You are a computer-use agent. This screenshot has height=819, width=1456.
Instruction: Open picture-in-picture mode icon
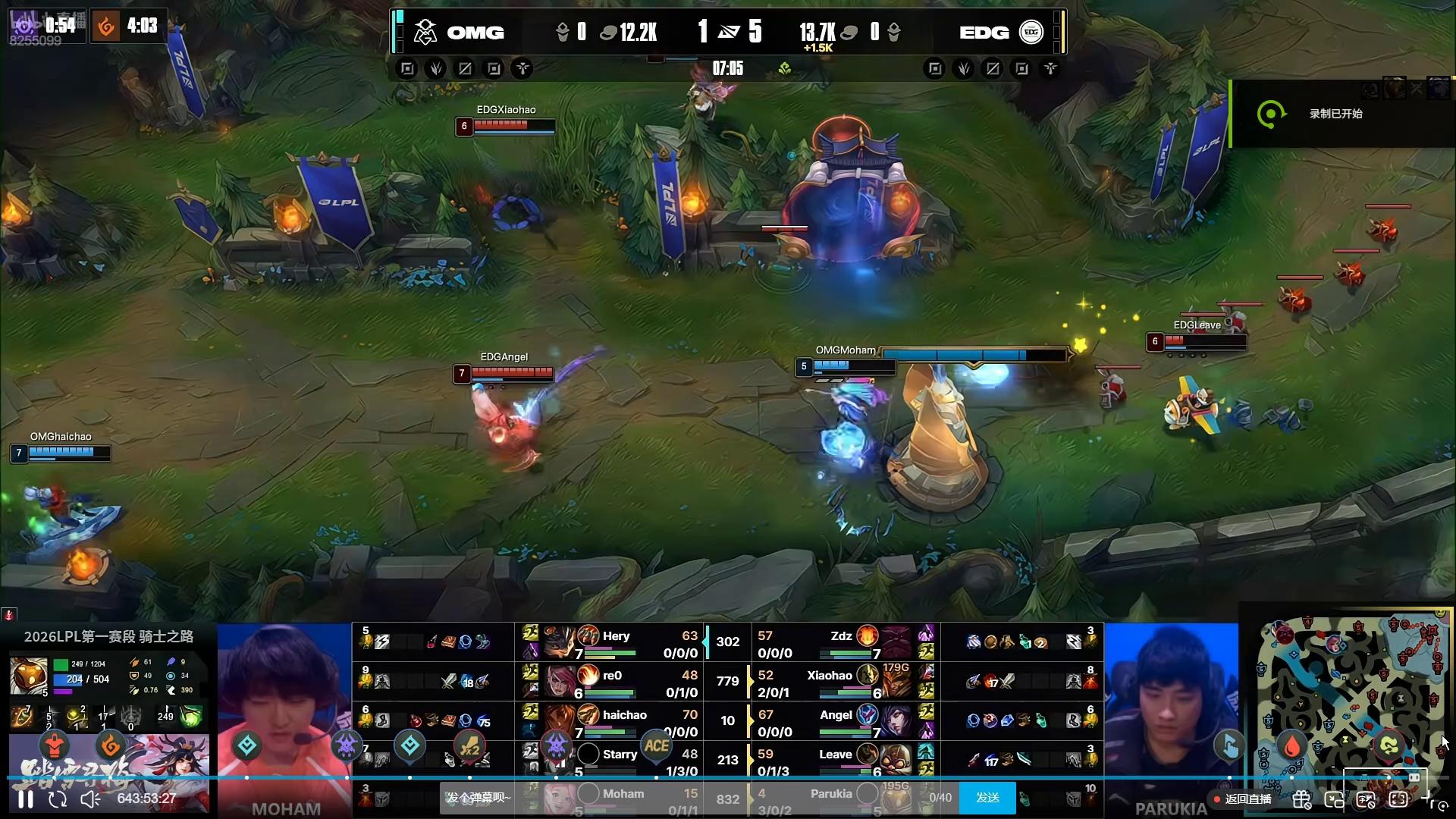(1334, 799)
